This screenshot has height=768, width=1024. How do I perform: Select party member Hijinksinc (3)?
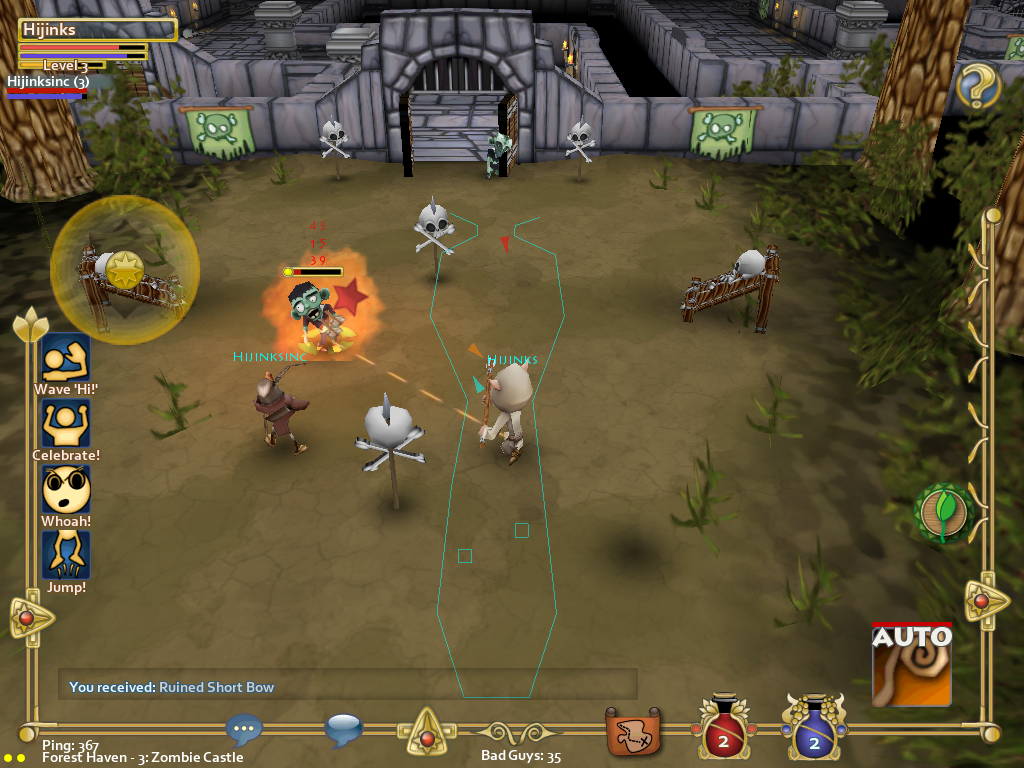(48, 82)
